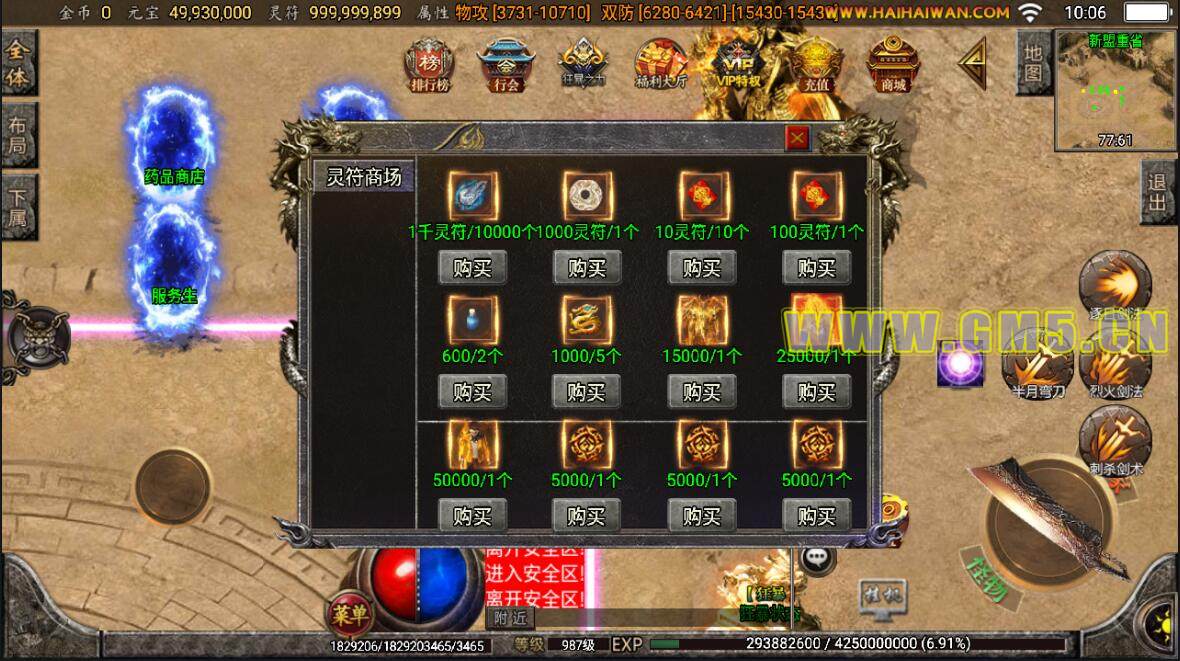Screen dimensions: 1180x661
Task: Use the 烈火剑法 skill
Action: point(1117,365)
